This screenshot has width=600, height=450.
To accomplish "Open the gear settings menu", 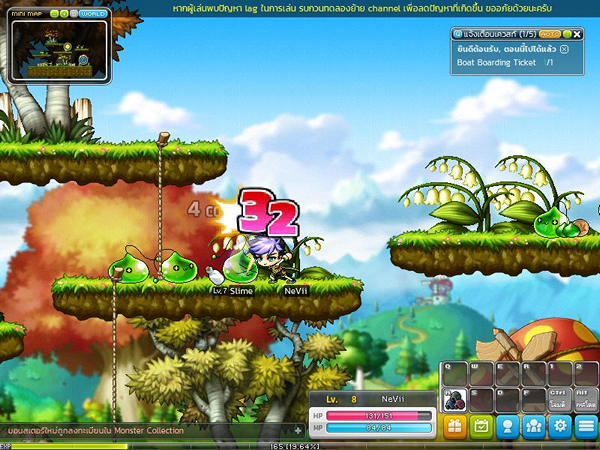I will [560, 426].
